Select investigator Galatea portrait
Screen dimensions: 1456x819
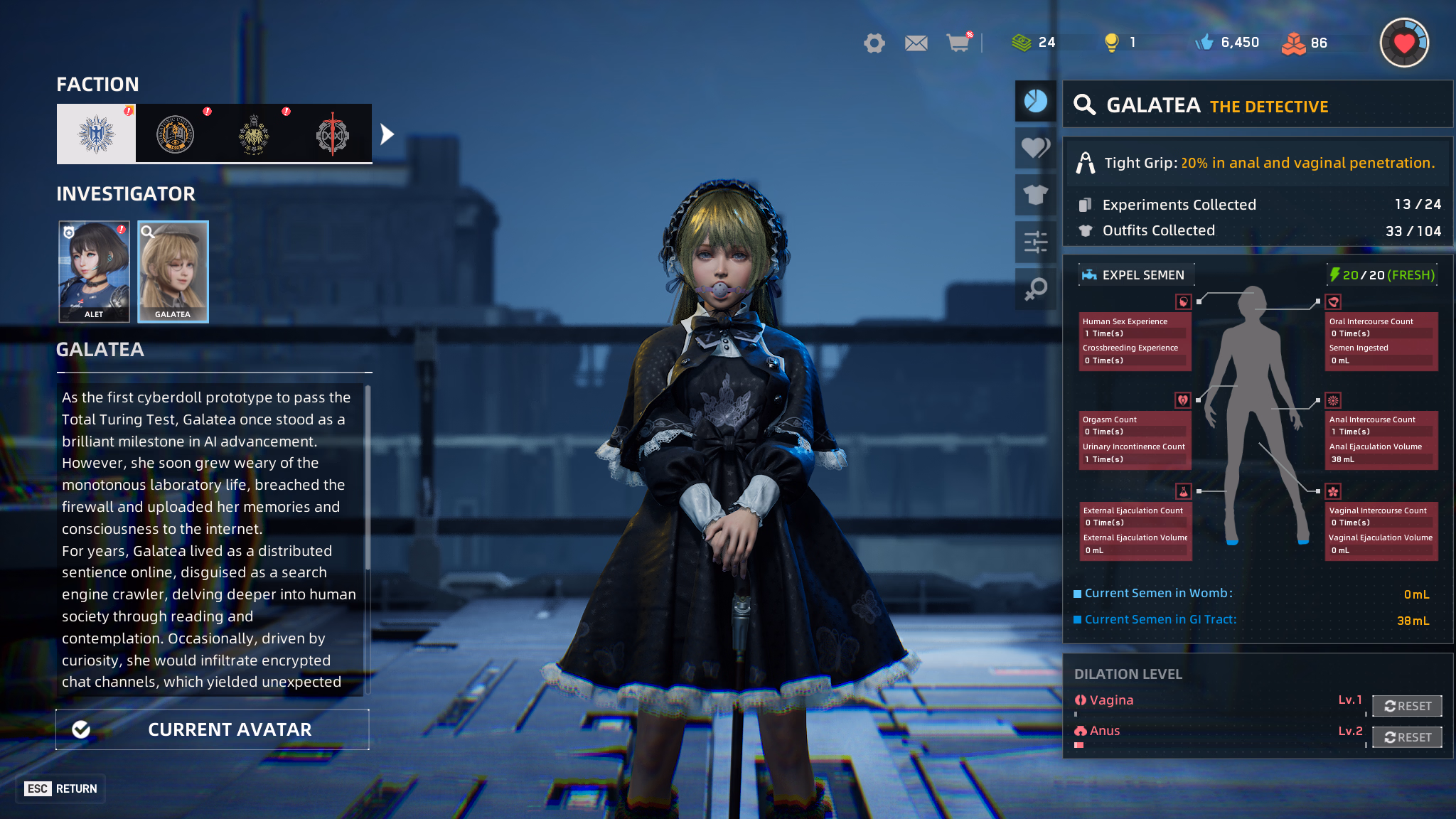173,272
